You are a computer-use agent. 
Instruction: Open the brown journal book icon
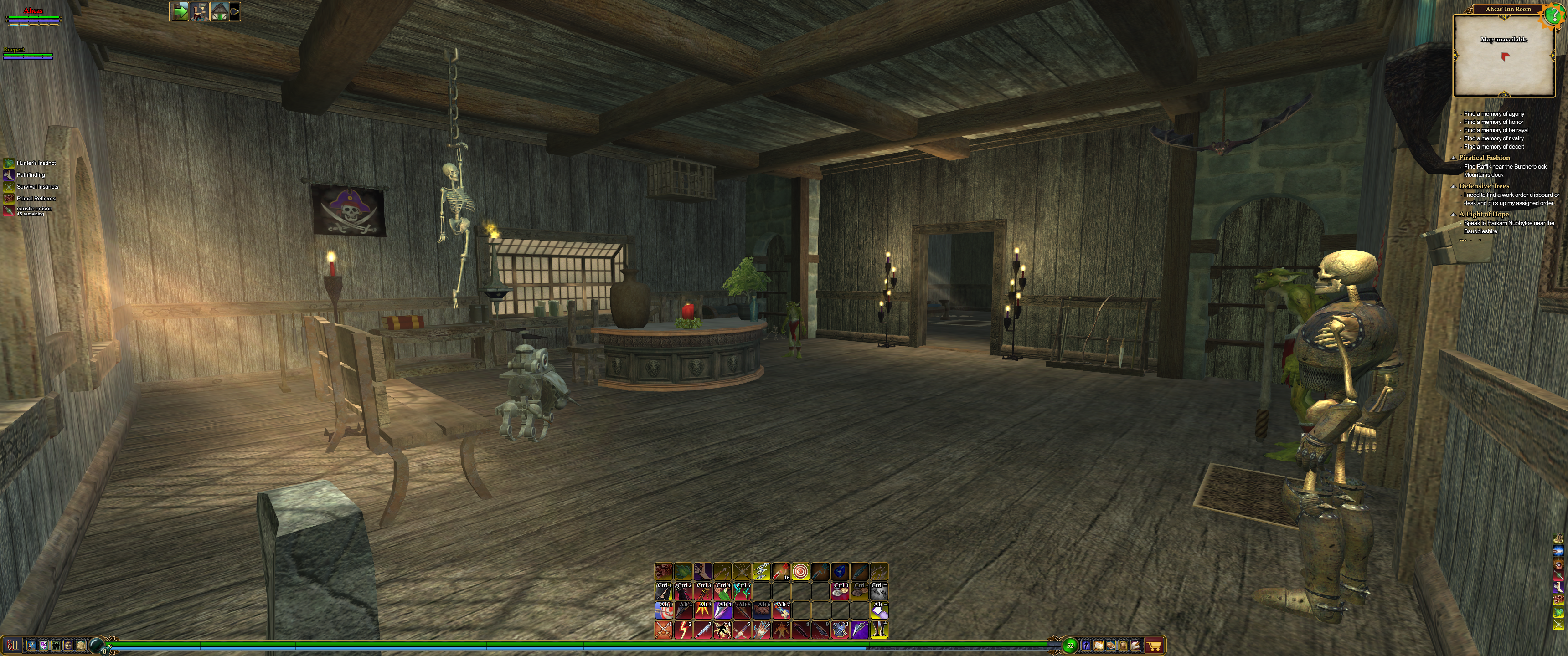tap(1110, 645)
